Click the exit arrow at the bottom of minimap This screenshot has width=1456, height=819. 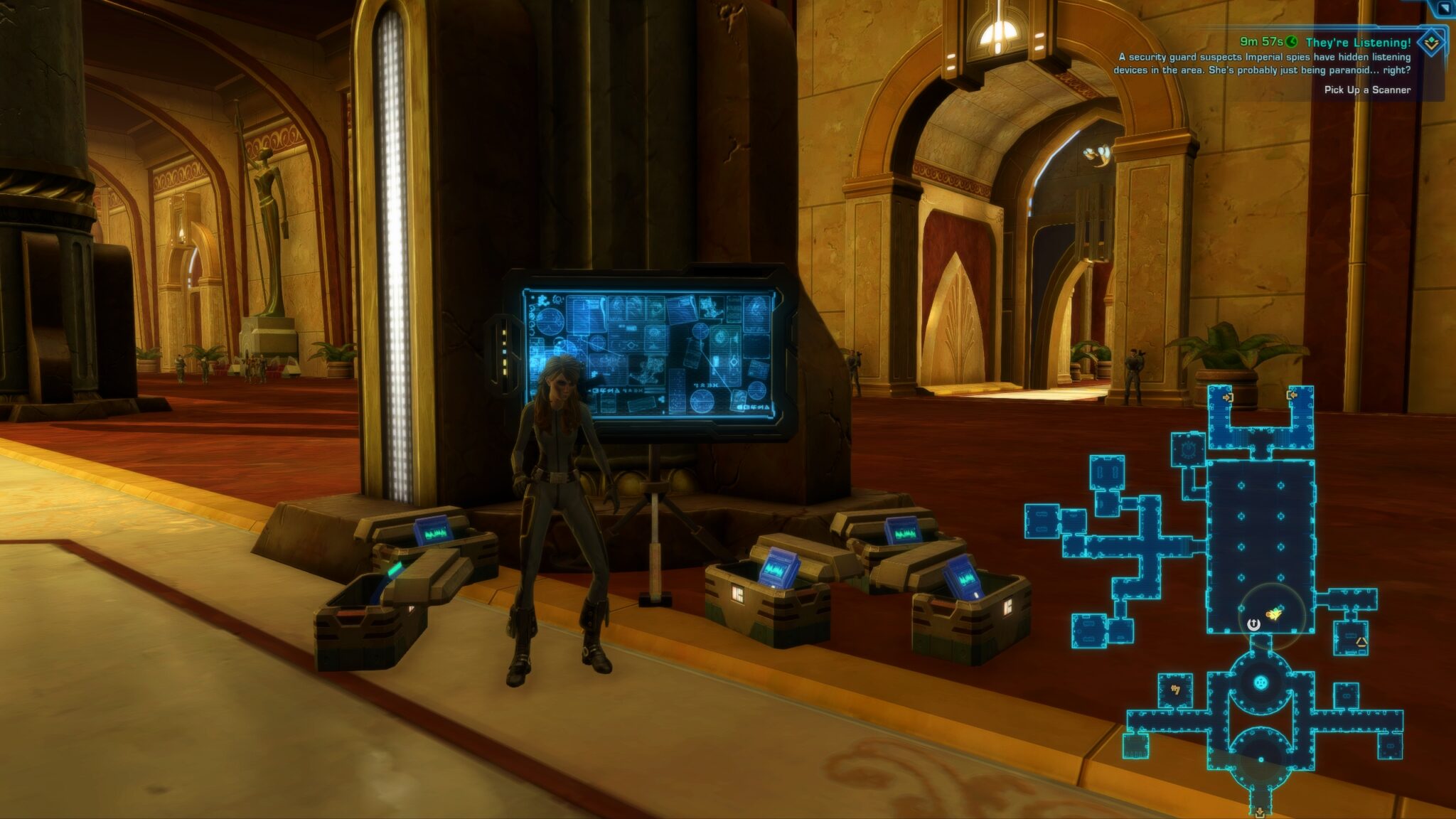[1258, 810]
